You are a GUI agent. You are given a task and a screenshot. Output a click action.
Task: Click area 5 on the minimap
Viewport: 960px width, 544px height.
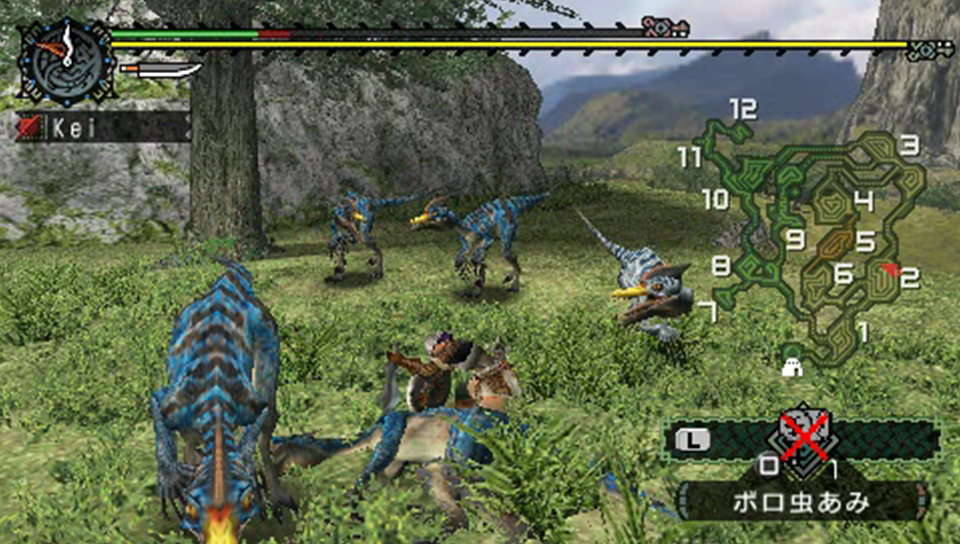pyautogui.click(x=865, y=241)
